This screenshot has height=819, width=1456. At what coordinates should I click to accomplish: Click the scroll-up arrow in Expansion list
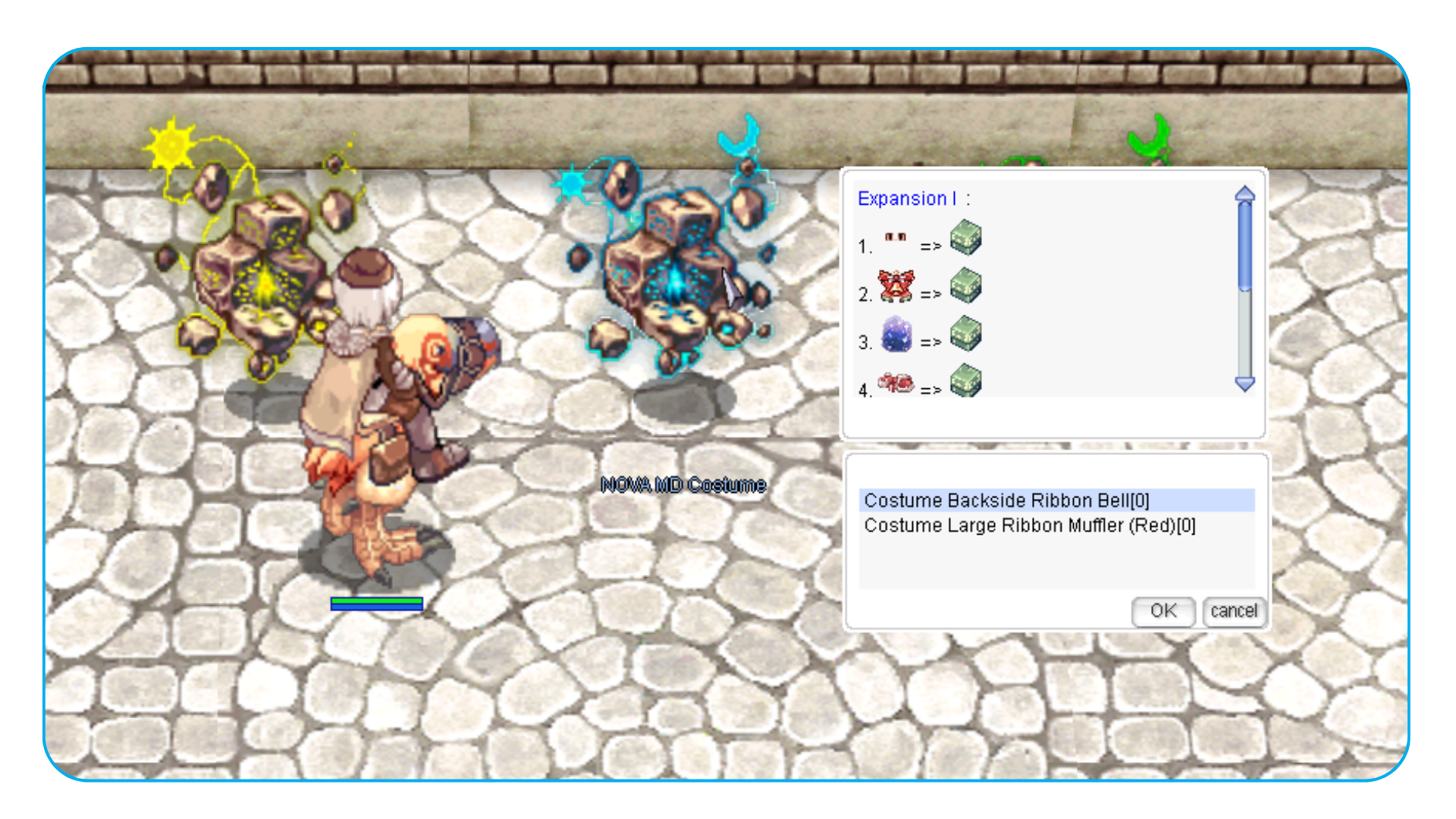point(1244,194)
